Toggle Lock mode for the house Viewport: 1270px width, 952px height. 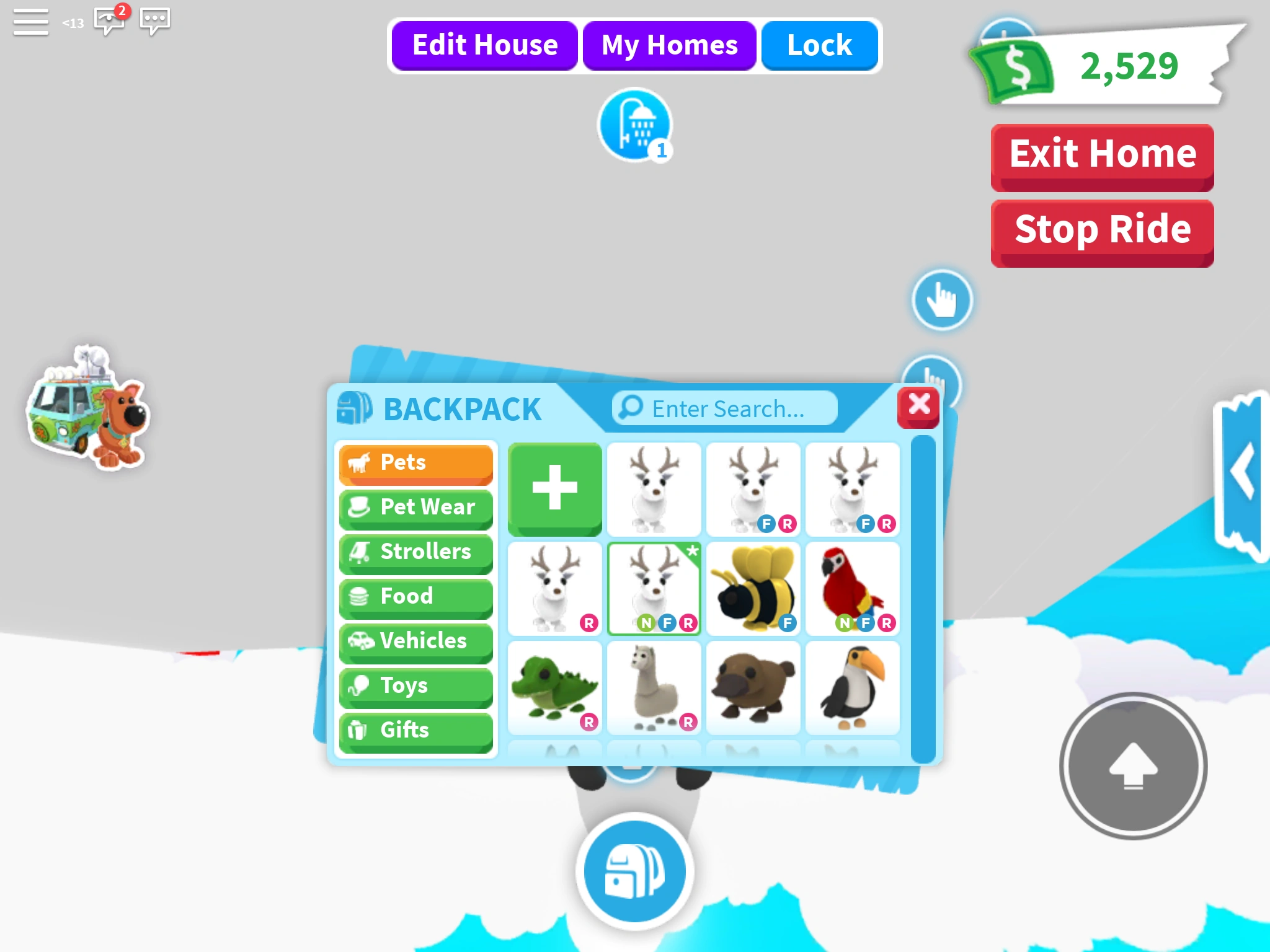(819, 45)
